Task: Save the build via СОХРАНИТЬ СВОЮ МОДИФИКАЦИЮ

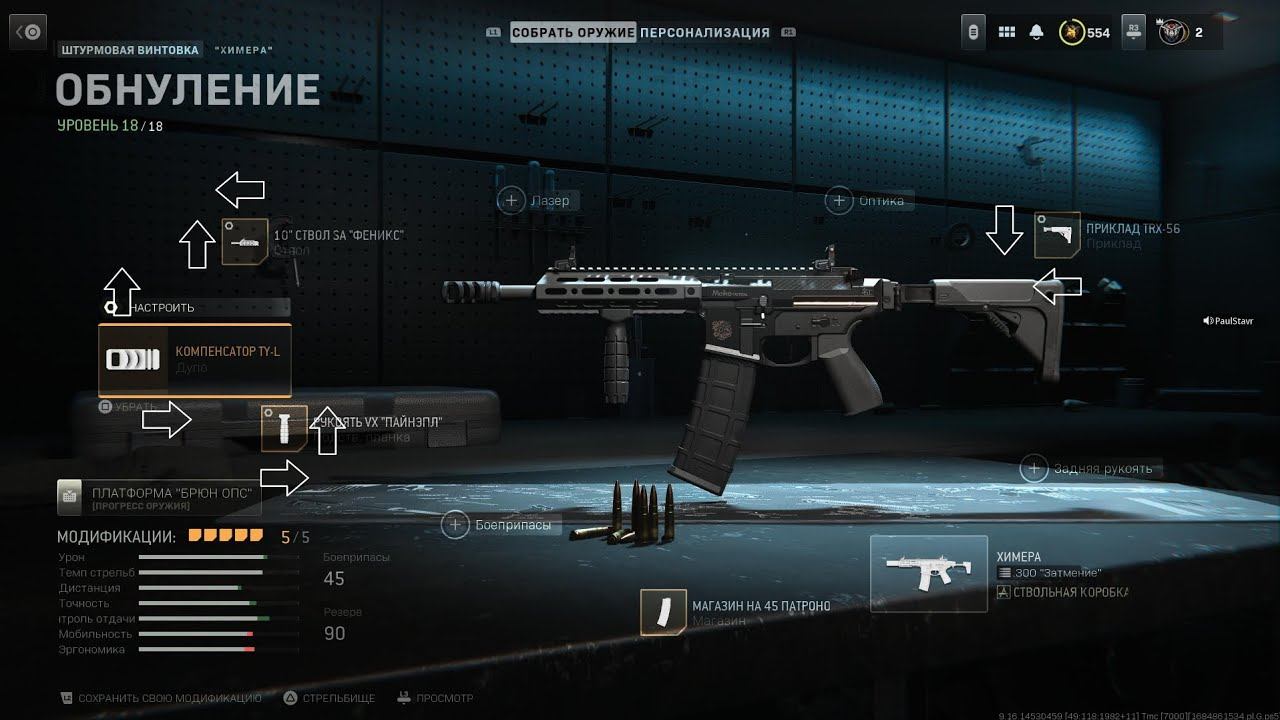Action: coord(160,698)
